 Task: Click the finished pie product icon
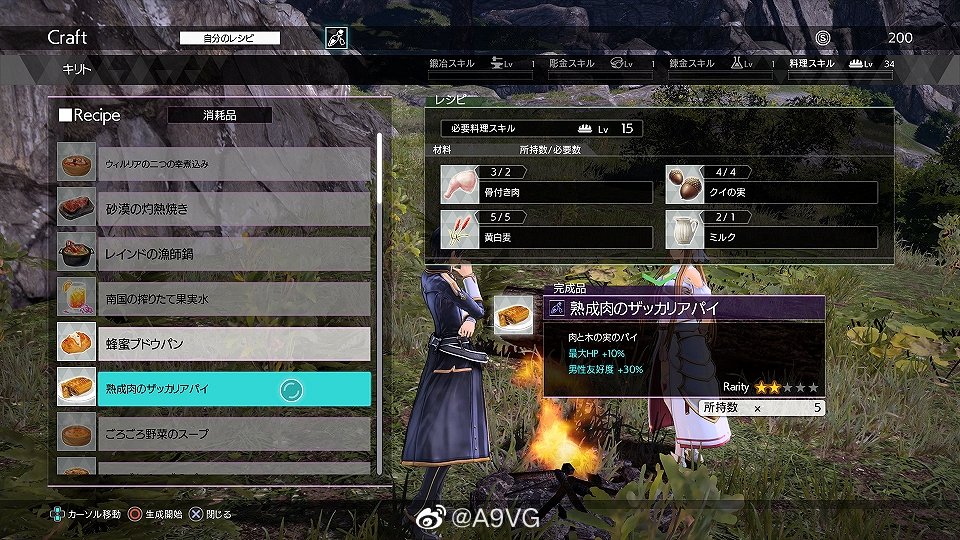(513, 315)
